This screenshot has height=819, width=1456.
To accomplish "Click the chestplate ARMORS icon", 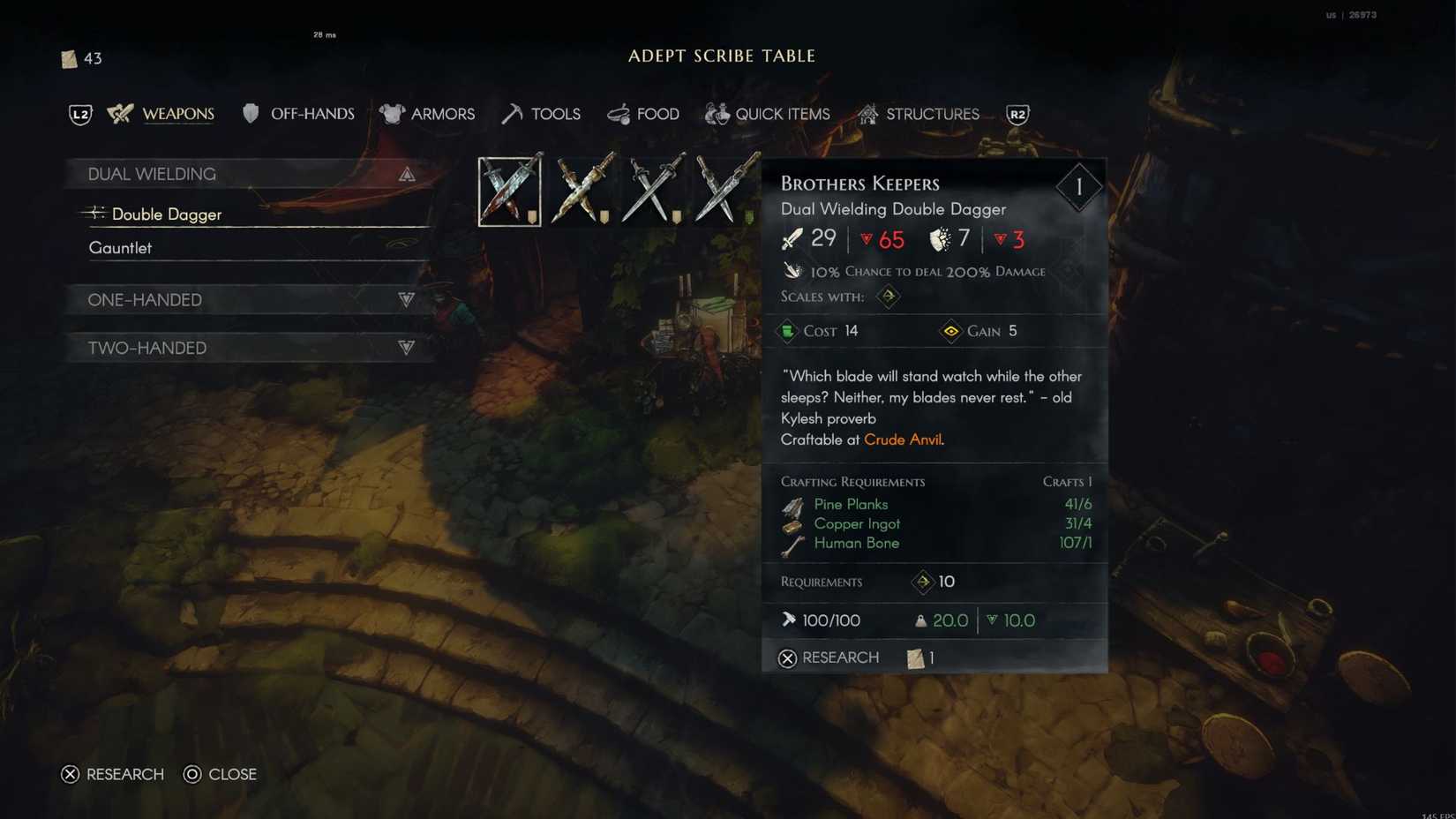I will click(x=392, y=114).
